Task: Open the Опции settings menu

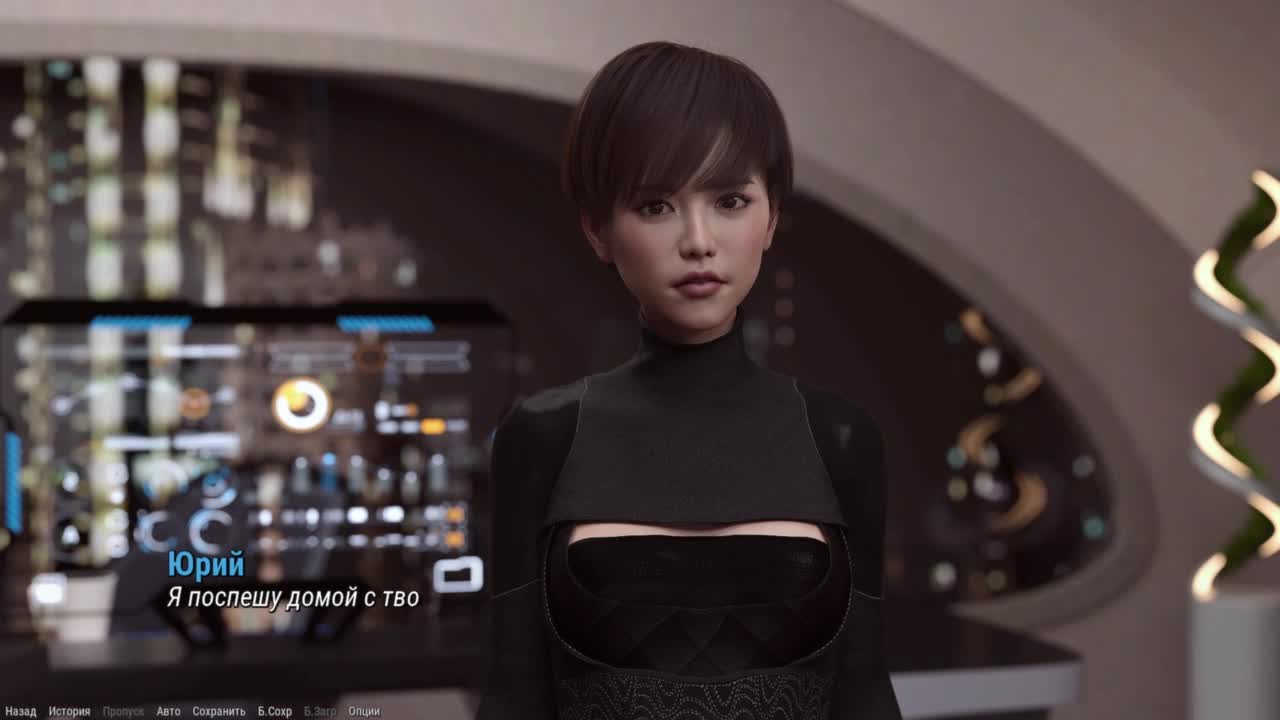Action: click(x=364, y=711)
